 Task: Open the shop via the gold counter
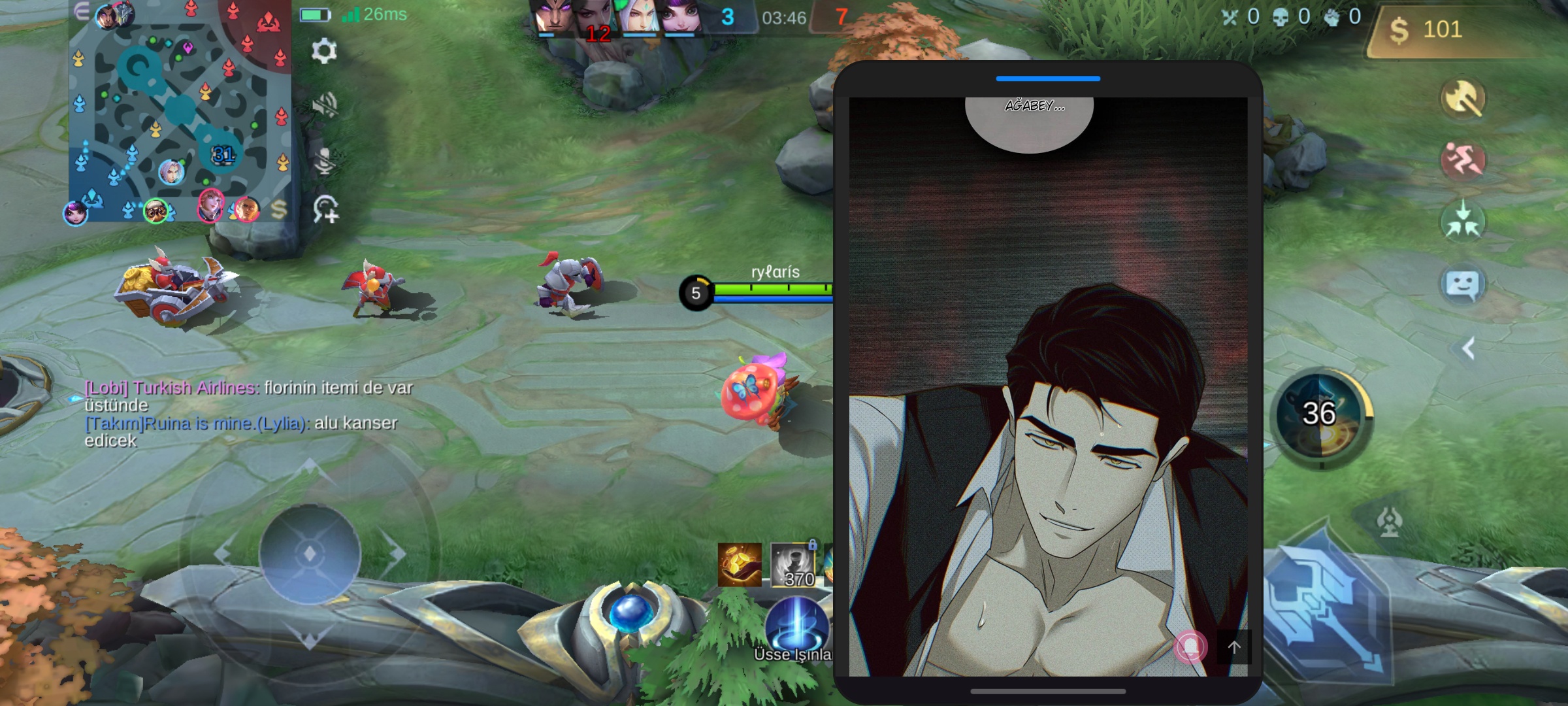click(x=1431, y=30)
